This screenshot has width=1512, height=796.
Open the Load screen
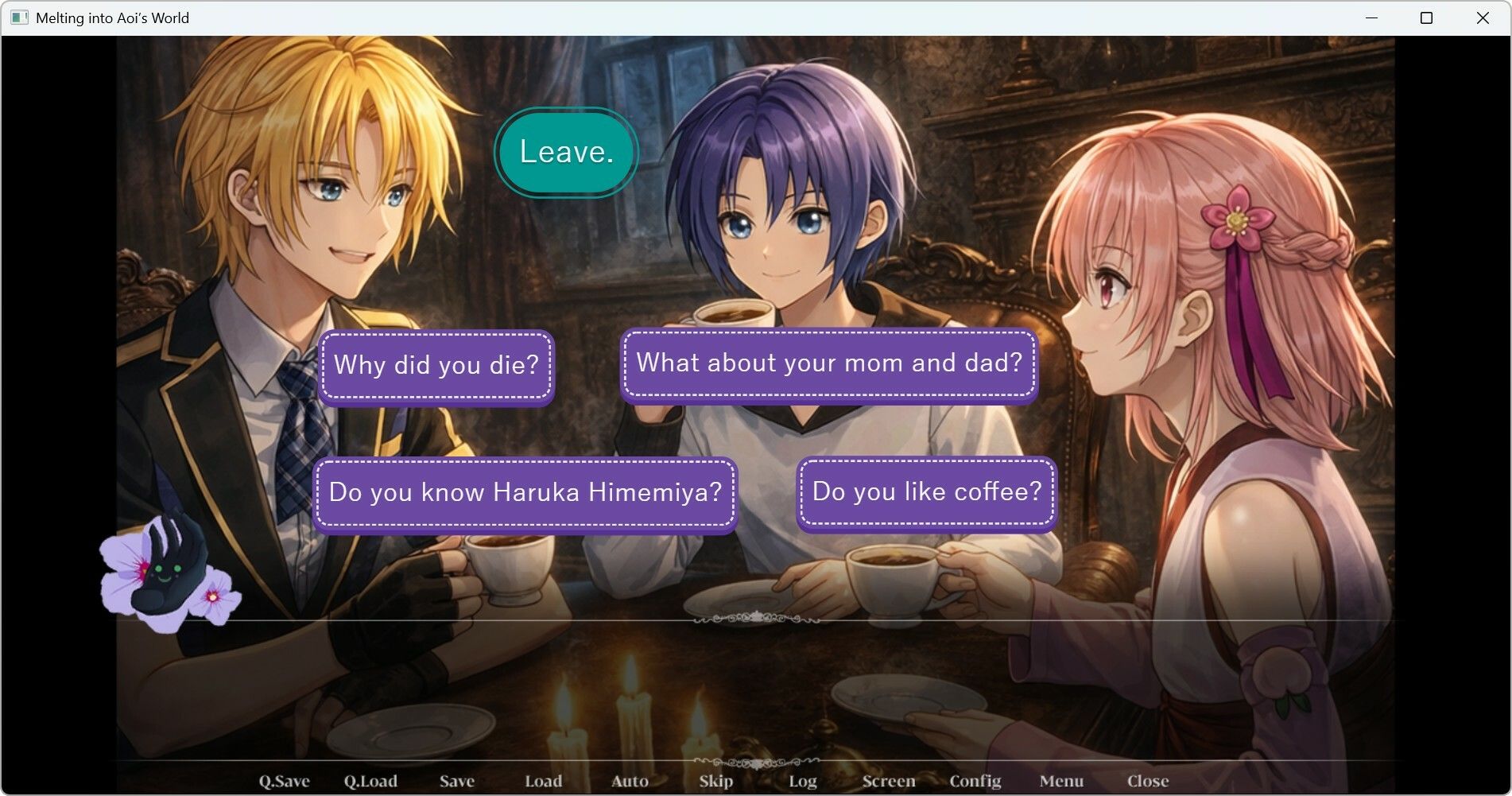(x=544, y=781)
